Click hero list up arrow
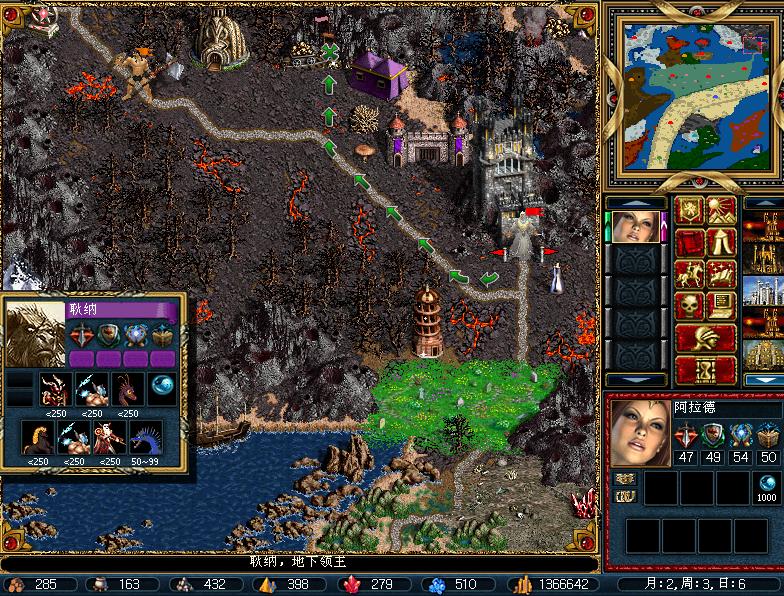784x596 pixels. coord(636,203)
